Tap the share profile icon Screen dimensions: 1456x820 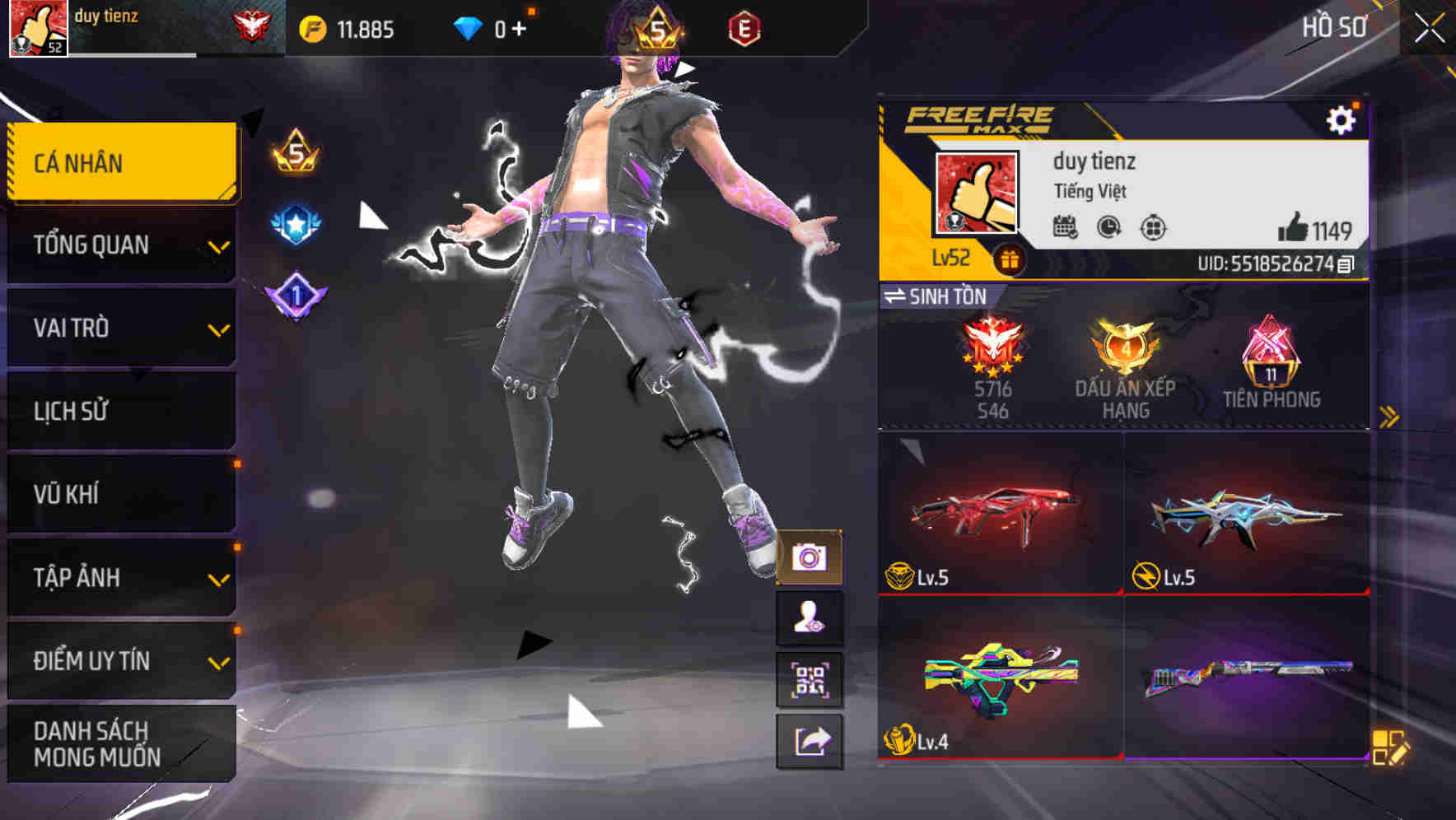pos(811,741)
